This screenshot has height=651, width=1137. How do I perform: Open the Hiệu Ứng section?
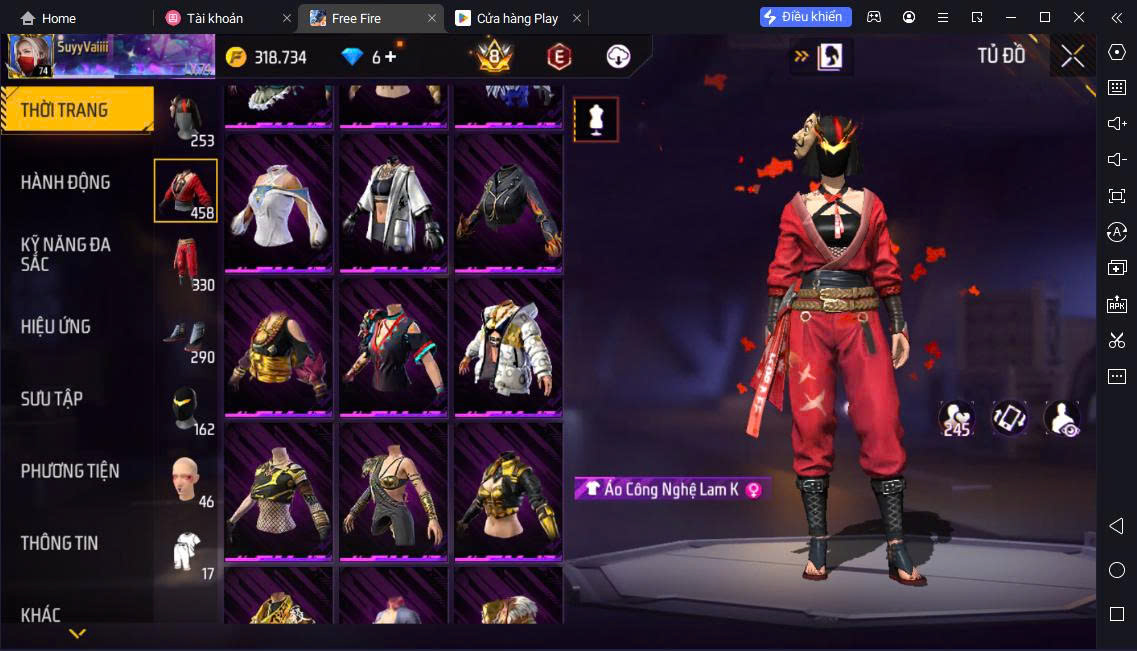coord(56,327)
